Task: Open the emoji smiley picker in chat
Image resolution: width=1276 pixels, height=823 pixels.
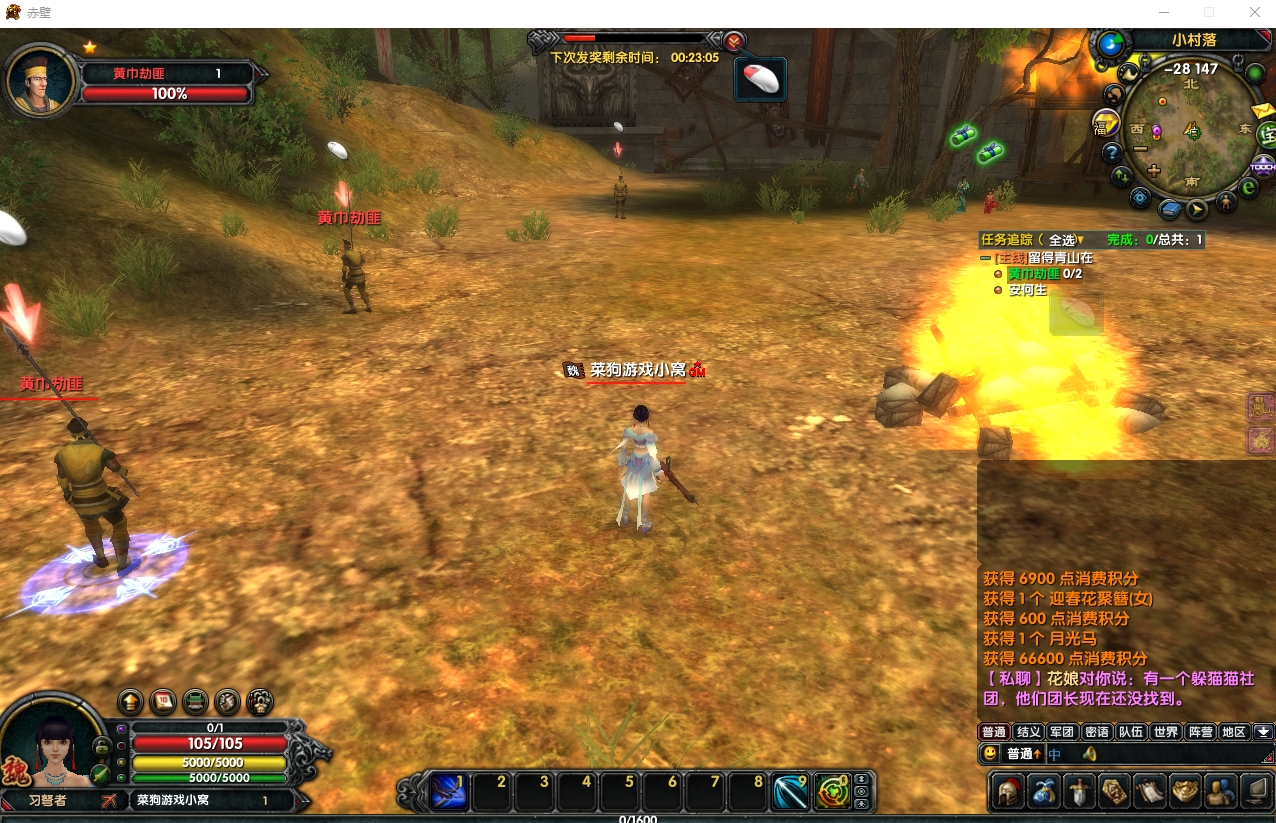Action: tap(990, 754)
